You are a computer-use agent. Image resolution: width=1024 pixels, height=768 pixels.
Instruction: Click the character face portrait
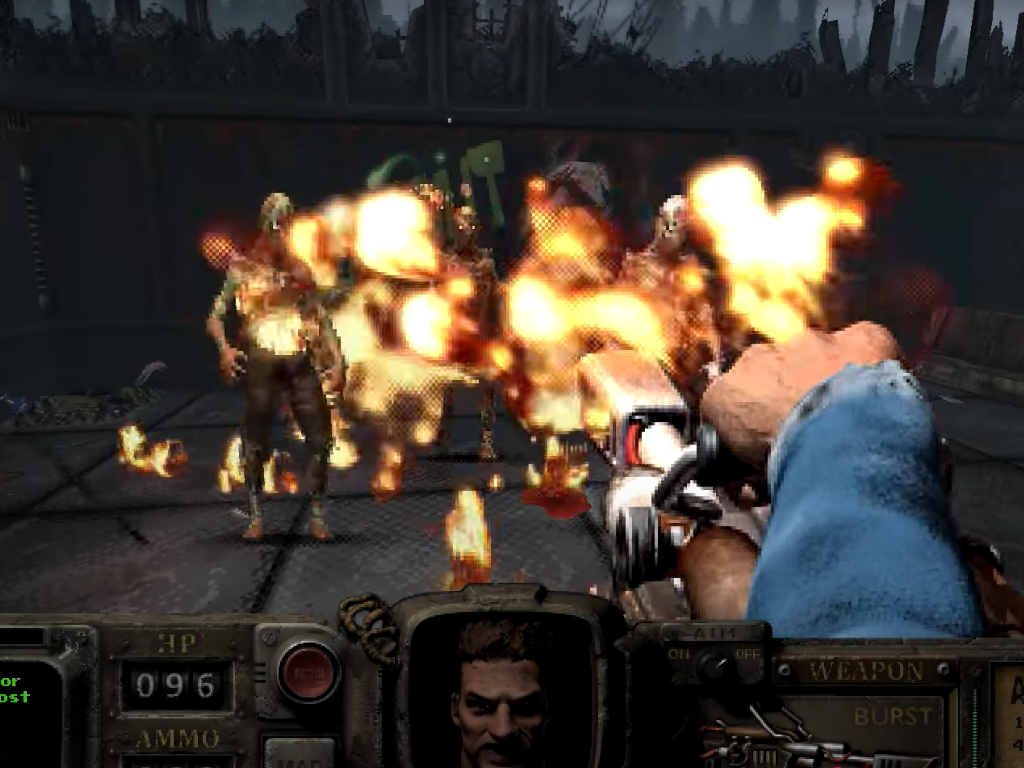(500, 692)
